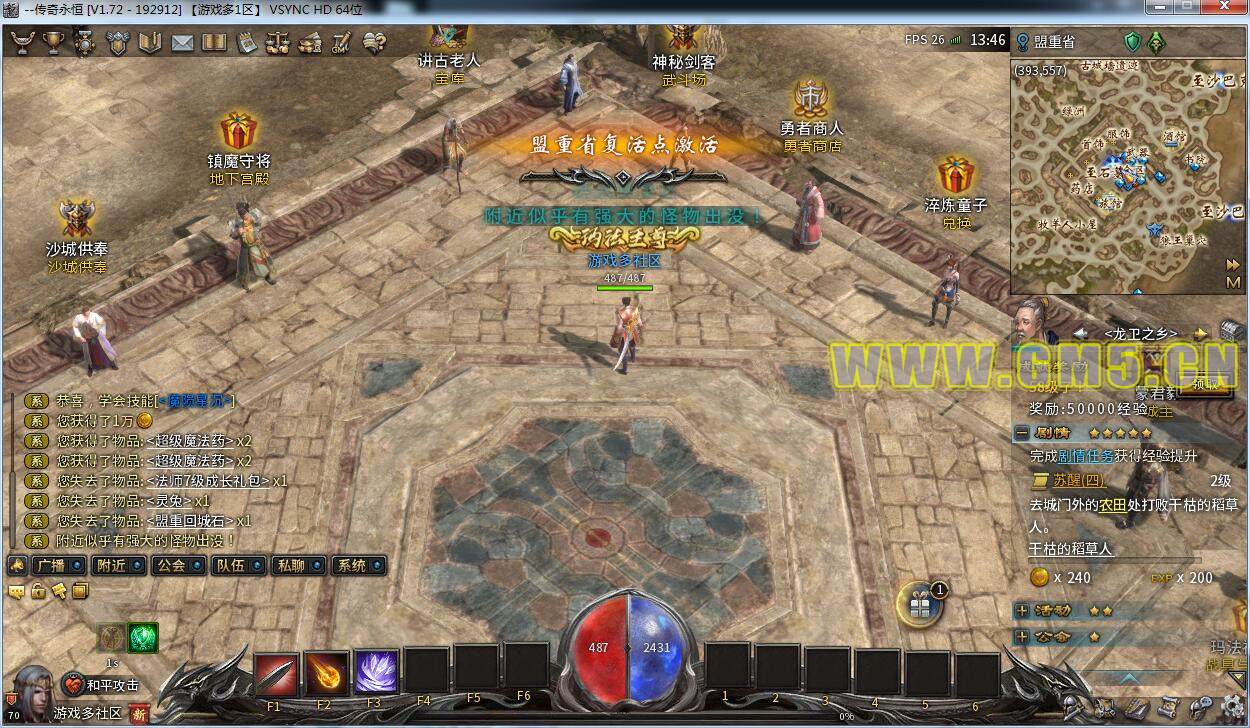Toggle the 和平攻击 attack mode

[x=102, y=685]
